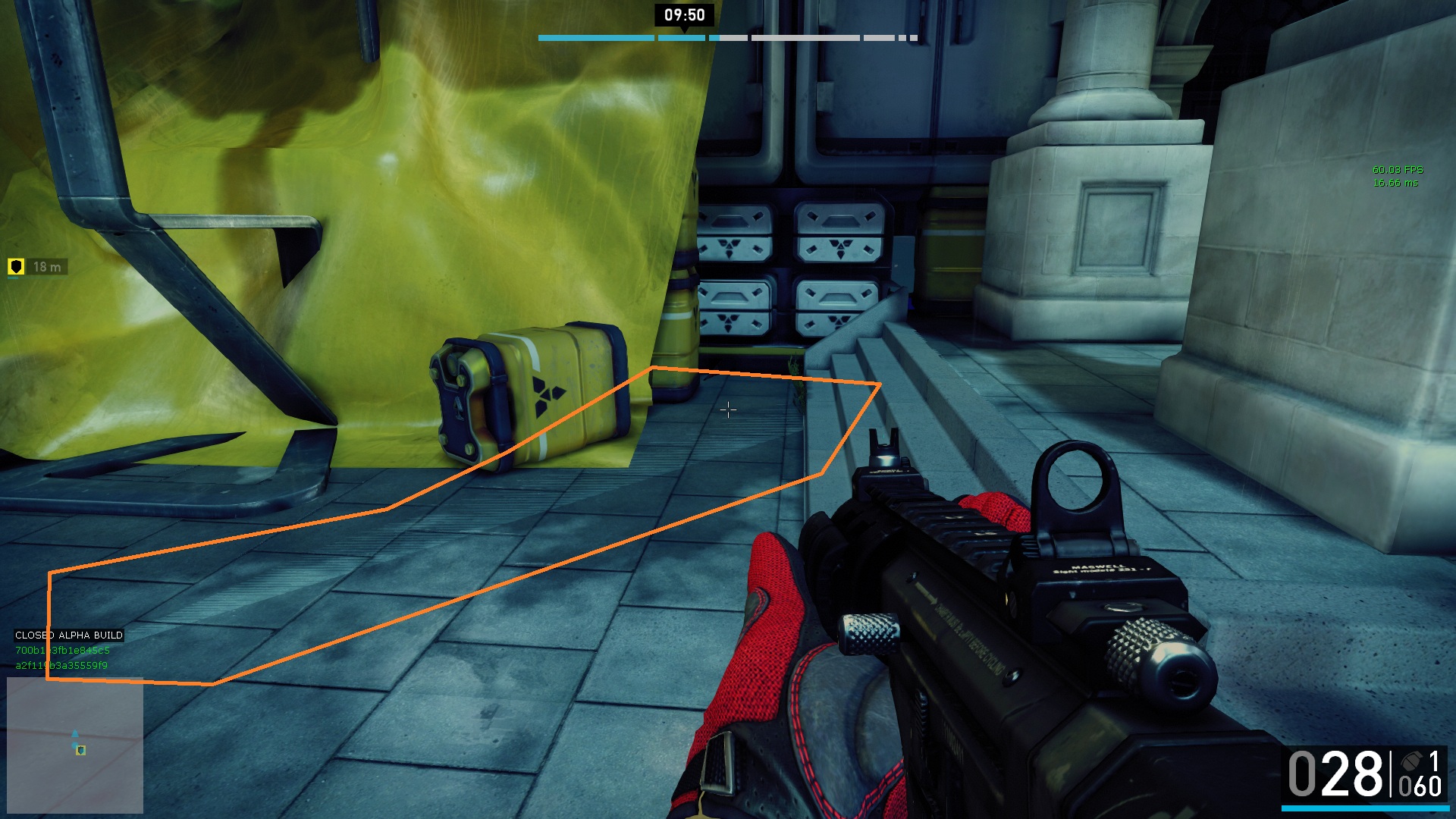This screenshot has height=819, width=1456.
Task: Click the minimap panel
Action: (75, 745)
